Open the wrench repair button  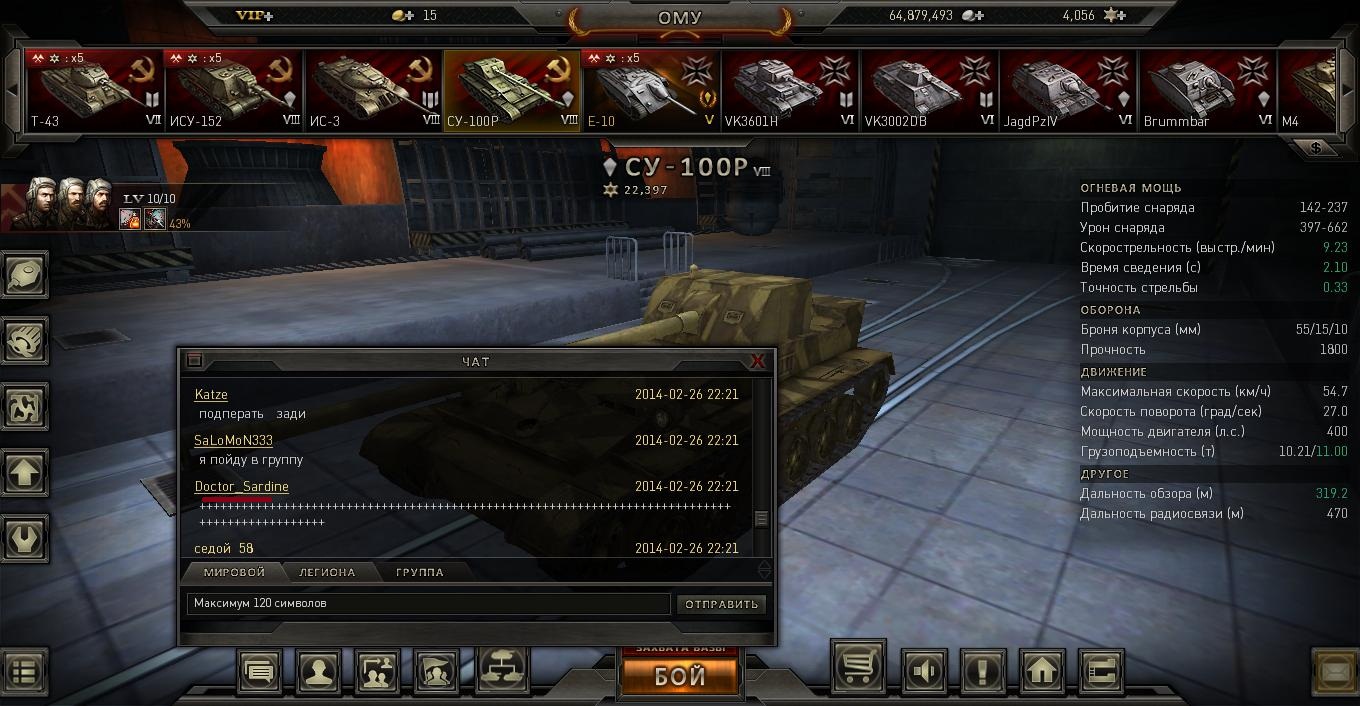pyautogui.click(x=24, y=538)
